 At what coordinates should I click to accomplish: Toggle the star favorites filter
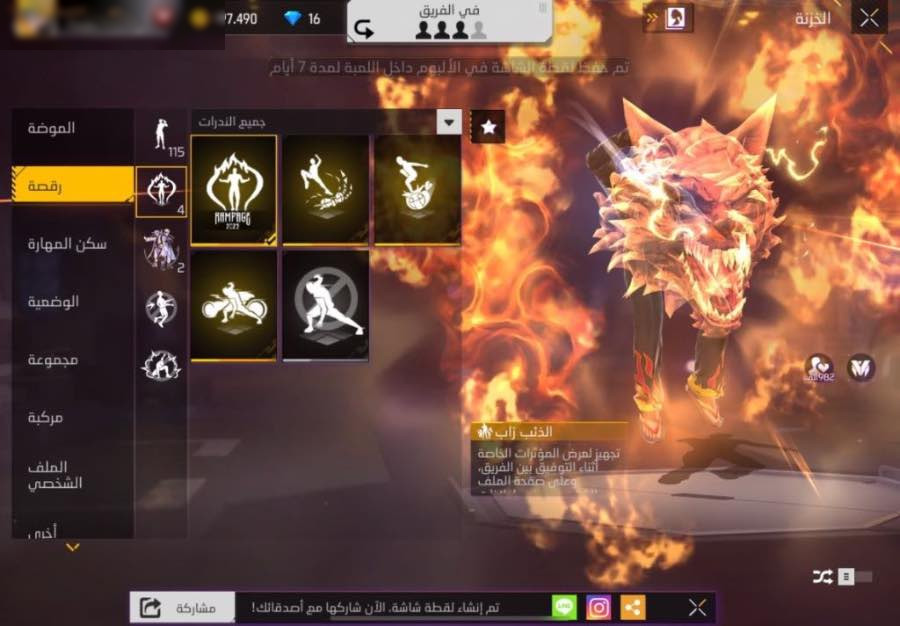(488, 127)
